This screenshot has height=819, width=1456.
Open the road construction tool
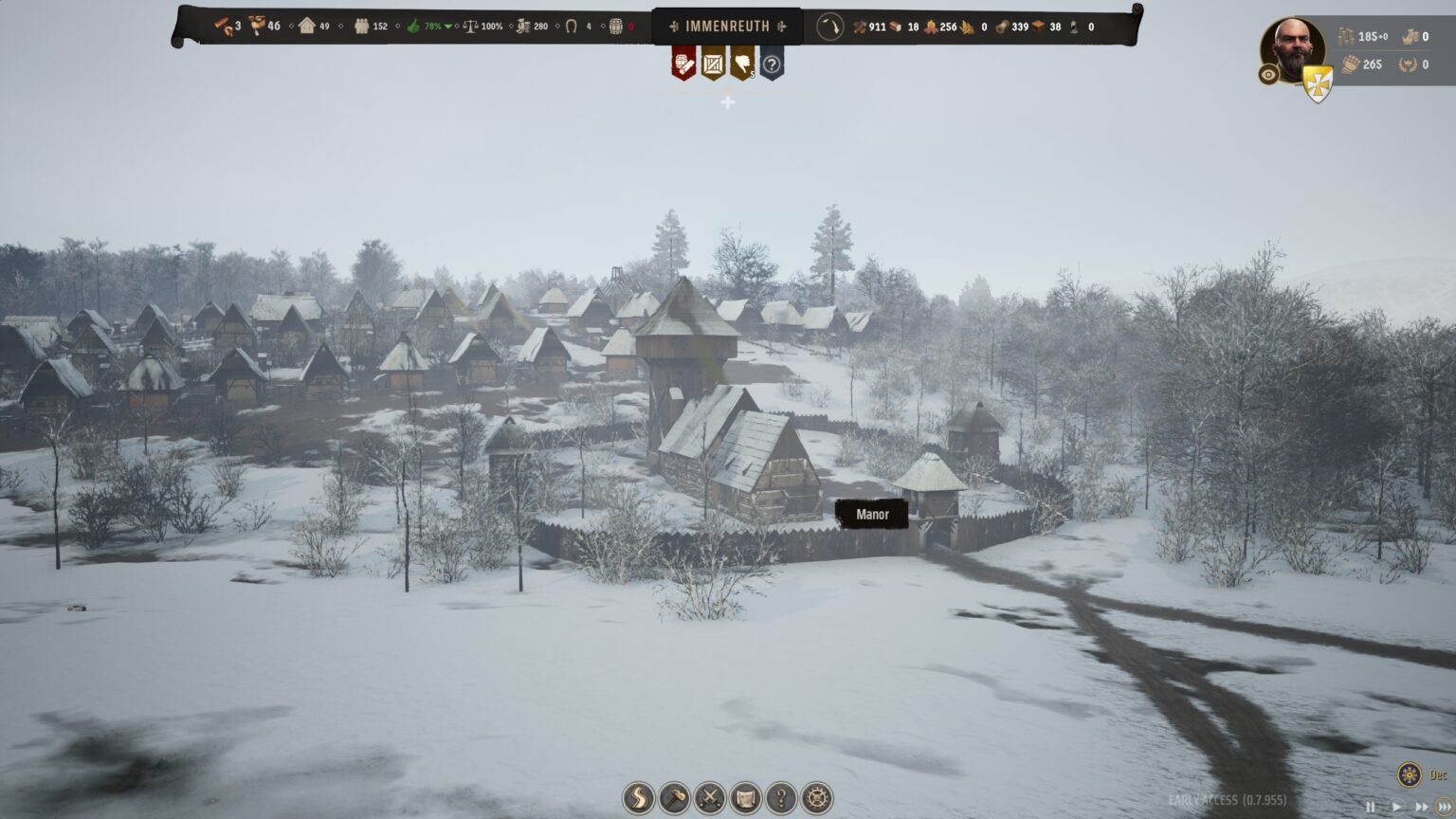pos(640,798)
